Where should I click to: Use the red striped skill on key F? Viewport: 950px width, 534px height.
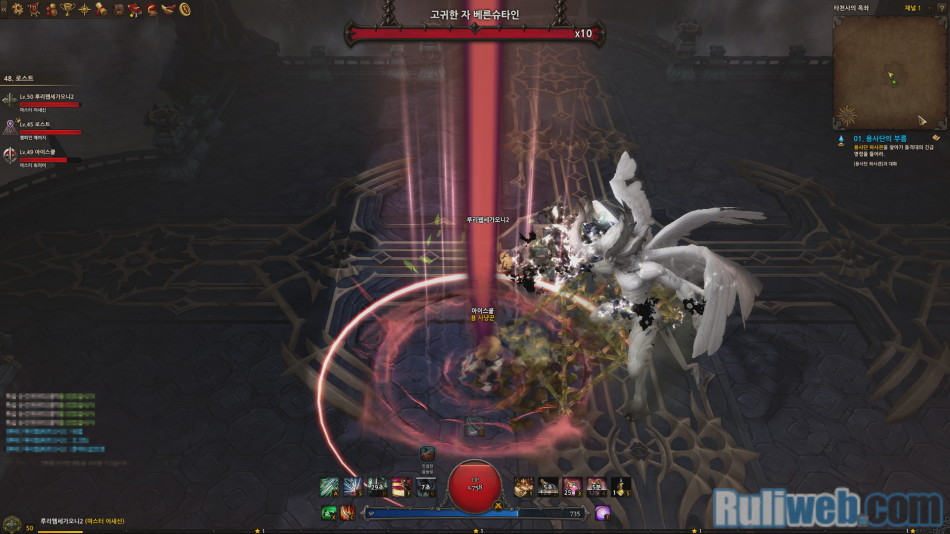[402, 487]
